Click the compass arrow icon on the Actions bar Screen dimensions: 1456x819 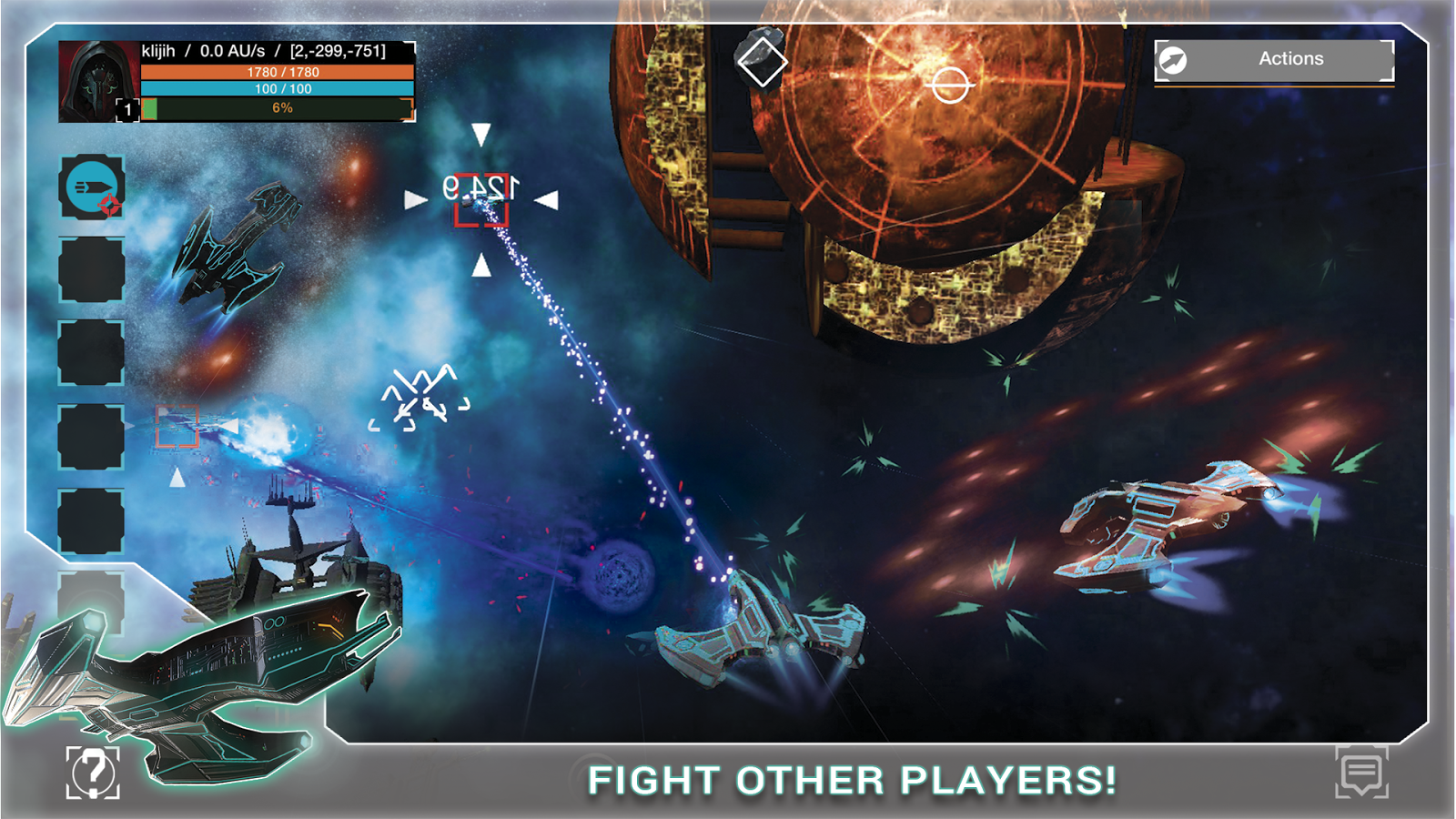[1175, 58]
